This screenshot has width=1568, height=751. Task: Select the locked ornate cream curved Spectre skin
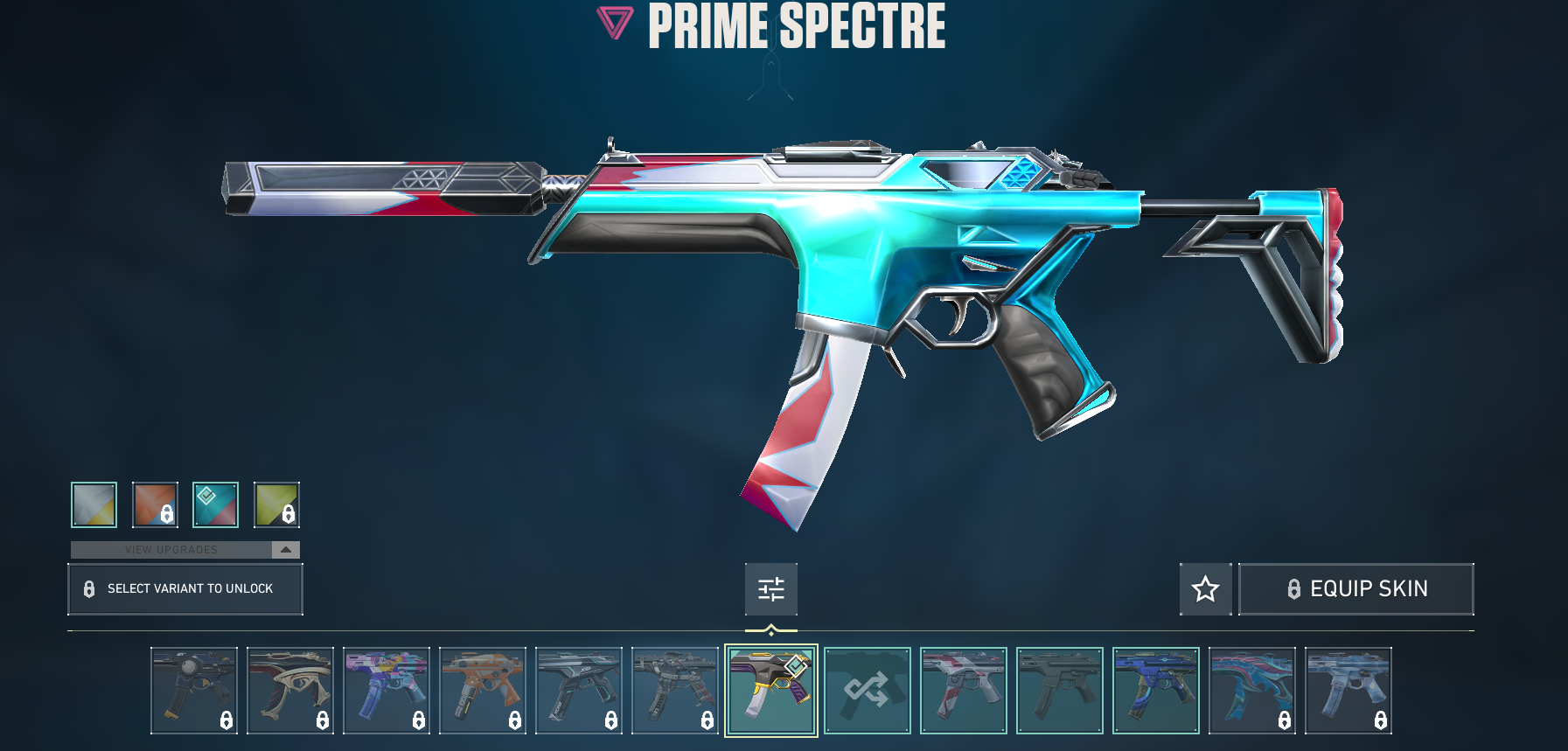(x=289, y=690)
